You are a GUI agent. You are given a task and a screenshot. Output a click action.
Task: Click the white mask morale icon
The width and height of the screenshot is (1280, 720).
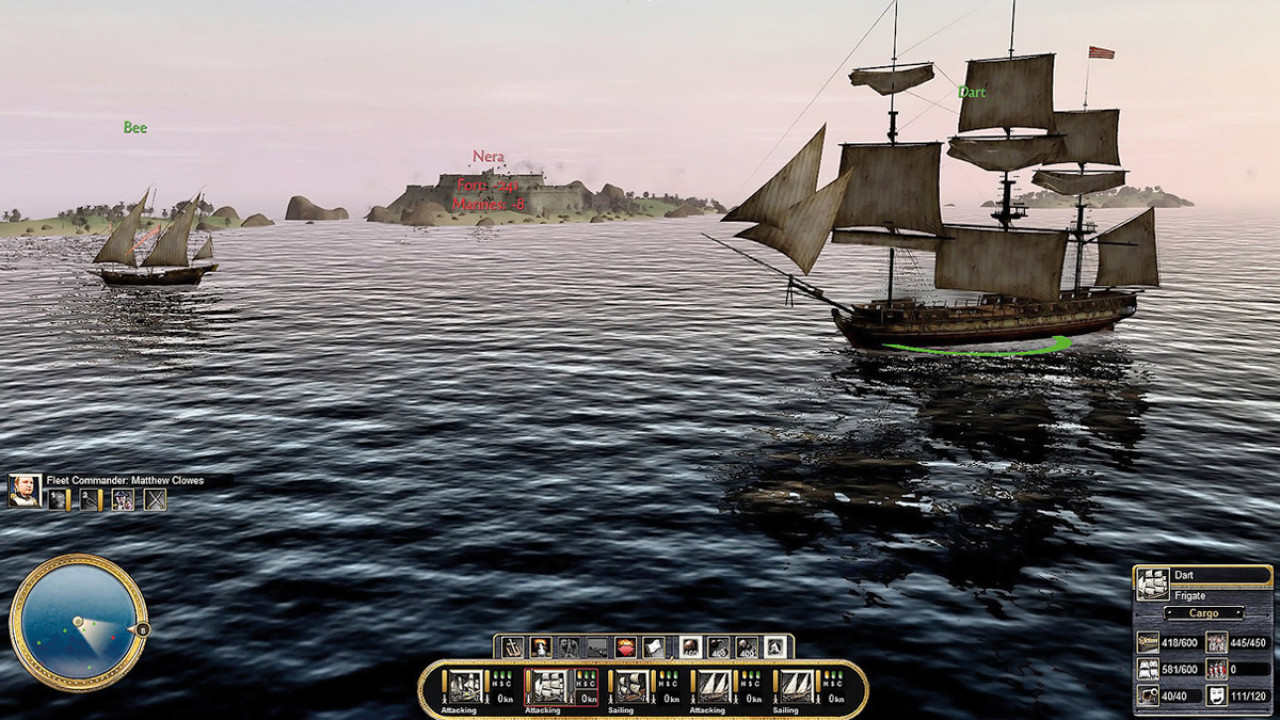[1217, 696]
